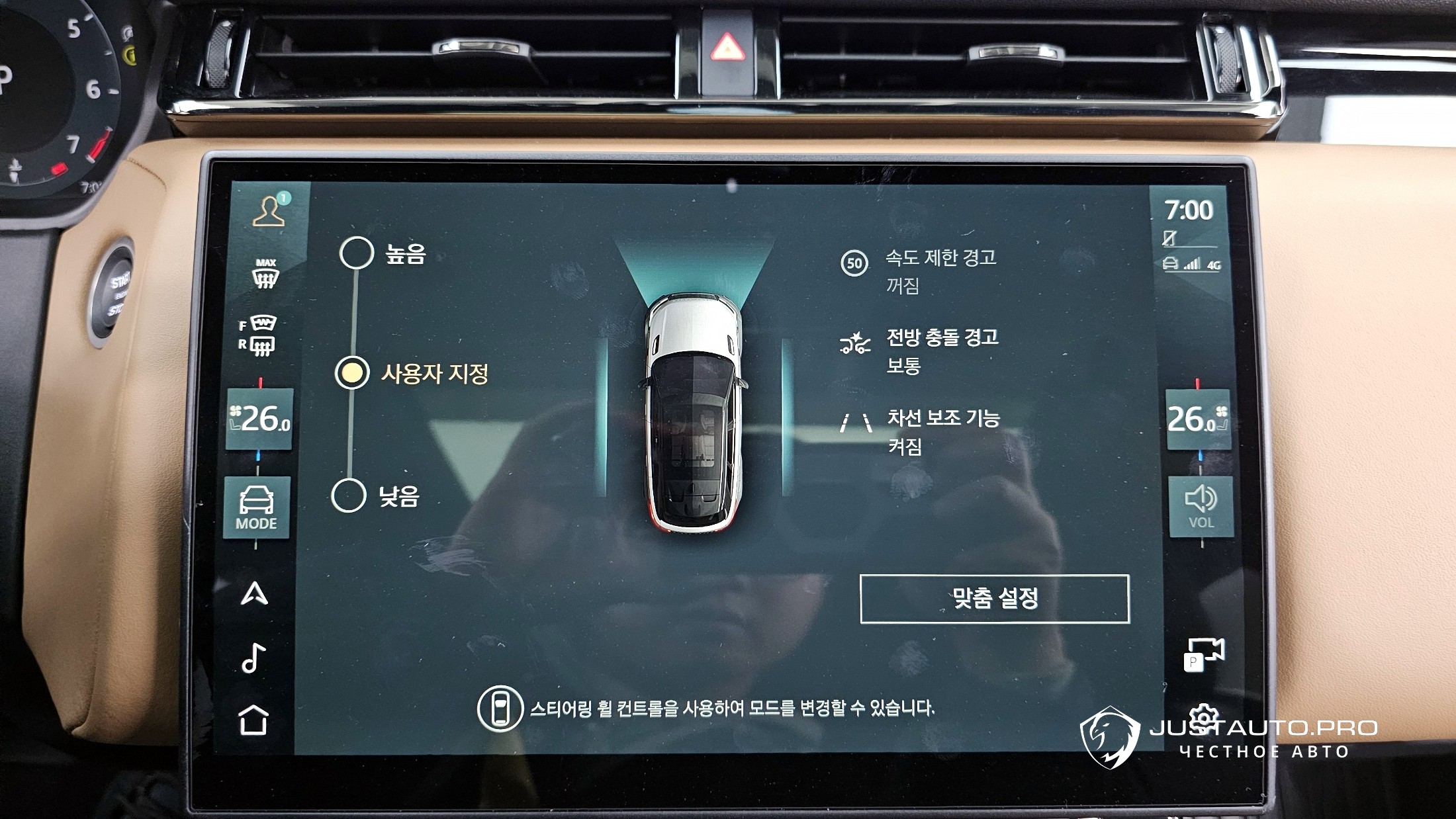Go to the home screen

pyautogui.click(x=253, y=720)
